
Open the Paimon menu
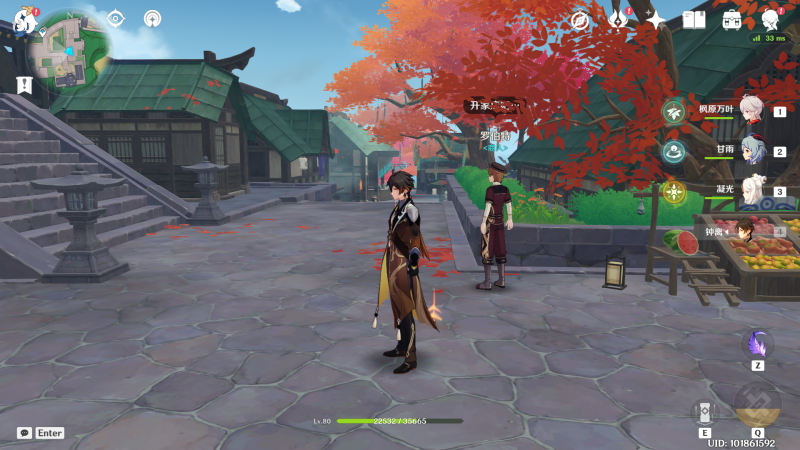[26, 19]
